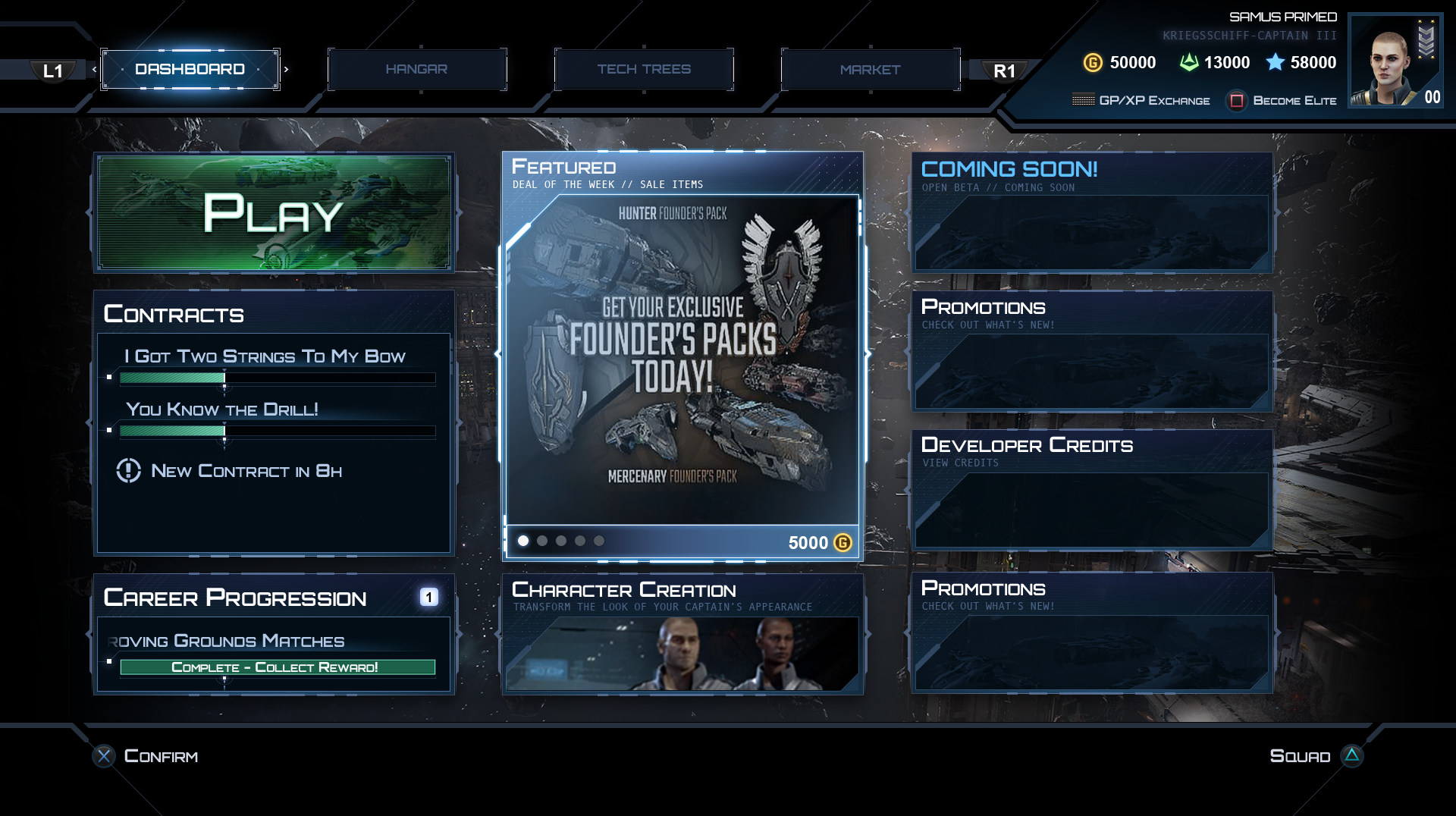The height and width of the screenshot is (816, 1456).
Task: Show the next featured item with right arrow
Action: (868, 353)
